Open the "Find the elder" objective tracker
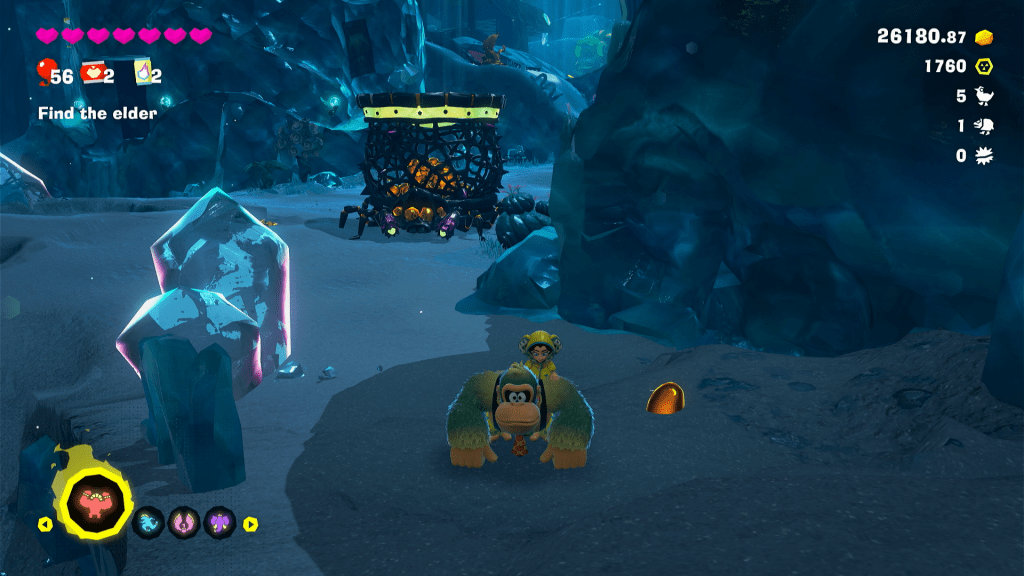This screenshot has height=576, width=1024. pyautogui.click(x=97, y=113)
